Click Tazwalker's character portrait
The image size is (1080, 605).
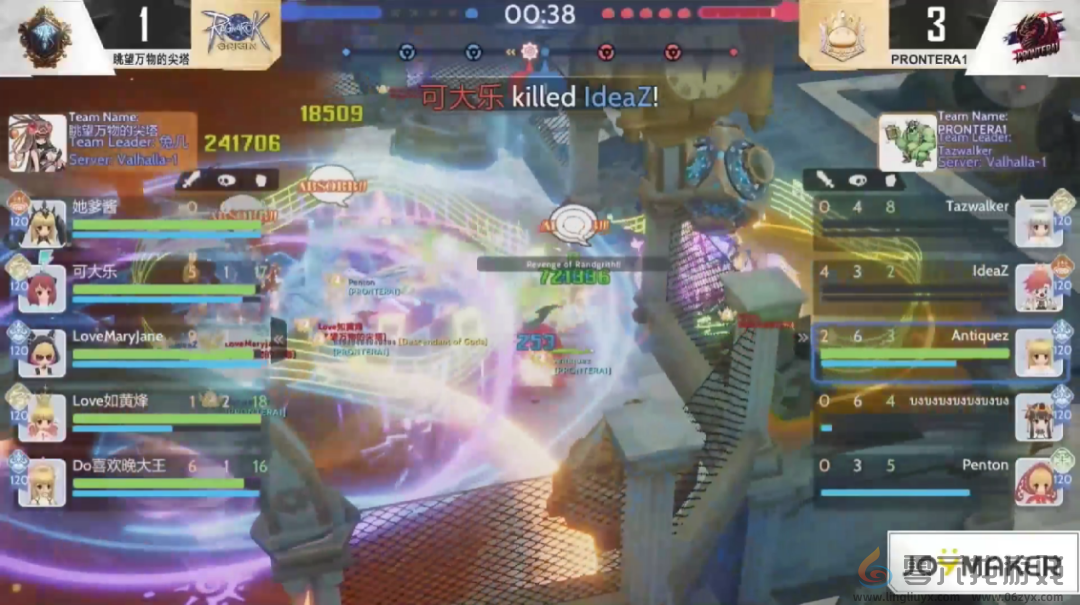1039,223
